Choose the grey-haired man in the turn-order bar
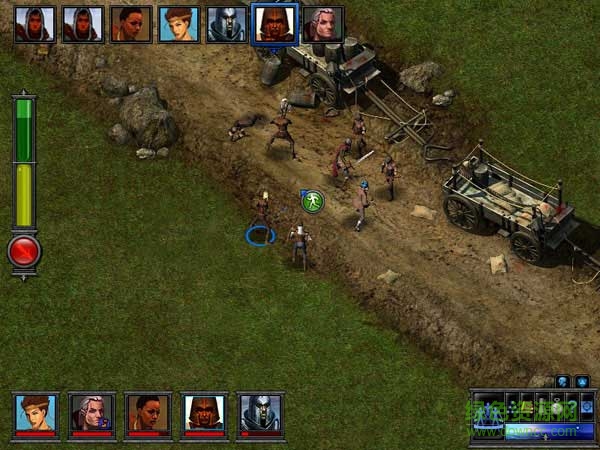 coord(322,24)
